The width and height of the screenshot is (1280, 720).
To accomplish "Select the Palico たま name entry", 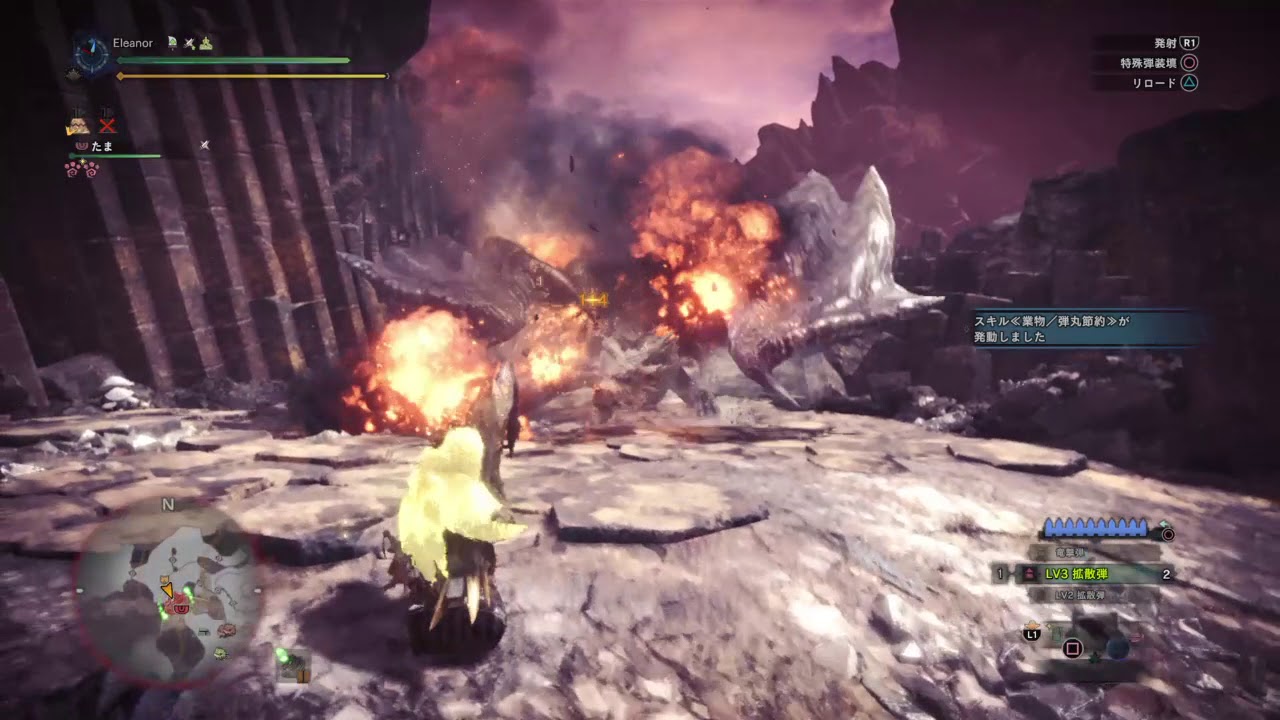I will 102,146.
